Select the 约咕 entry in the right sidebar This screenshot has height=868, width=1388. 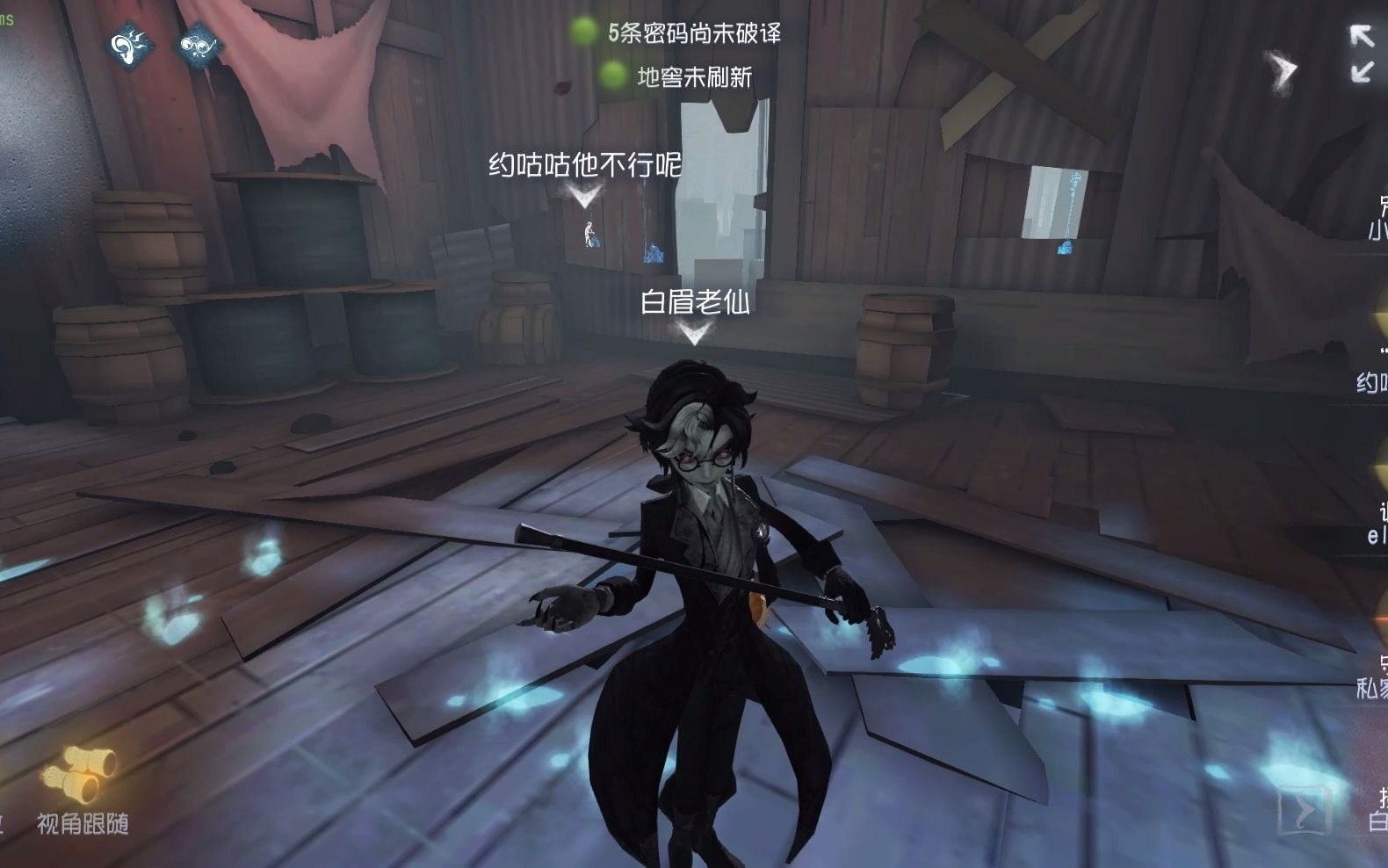pyautogui.click(x=1372, y=382)
